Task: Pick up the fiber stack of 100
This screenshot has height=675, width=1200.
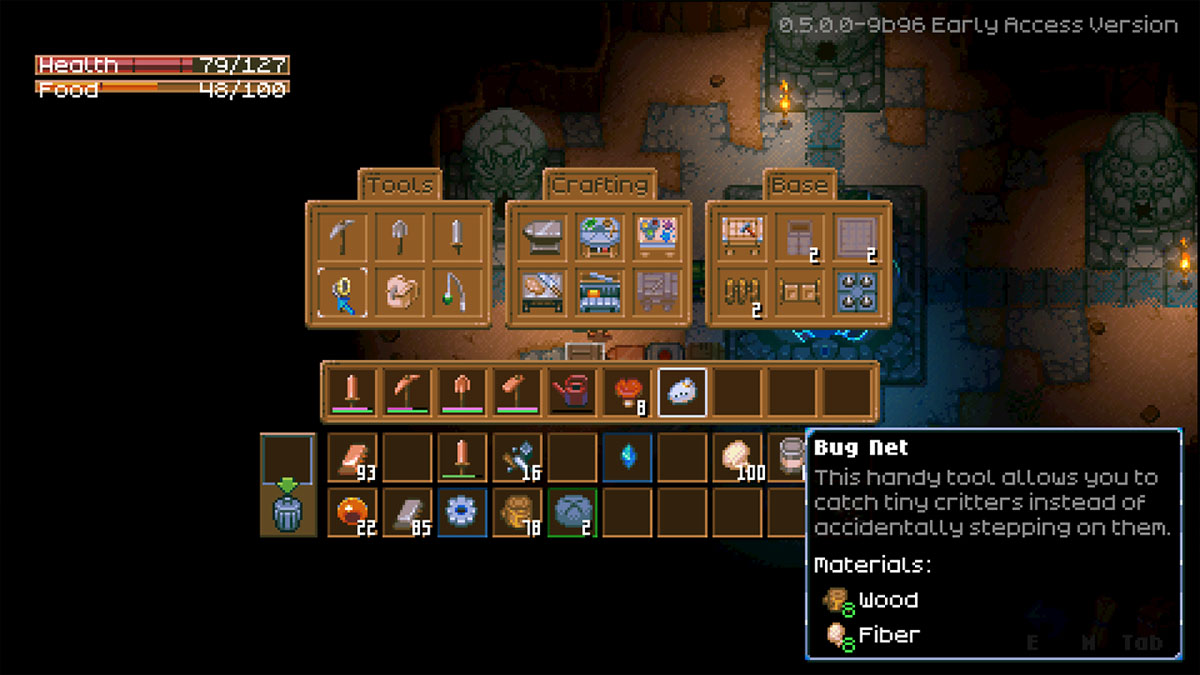Action: [740, 458]
